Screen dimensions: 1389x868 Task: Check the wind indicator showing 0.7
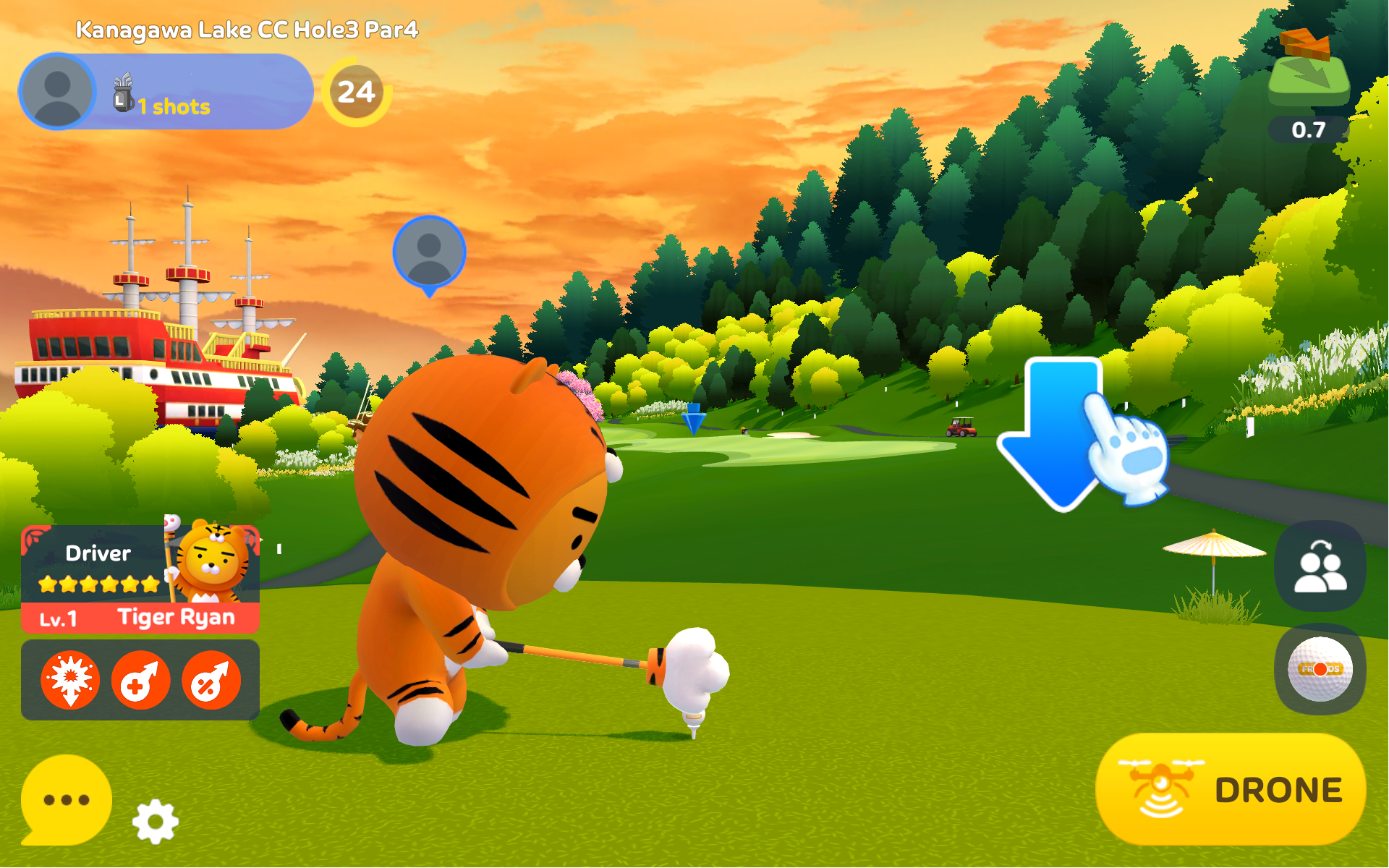click(1311, 94)
